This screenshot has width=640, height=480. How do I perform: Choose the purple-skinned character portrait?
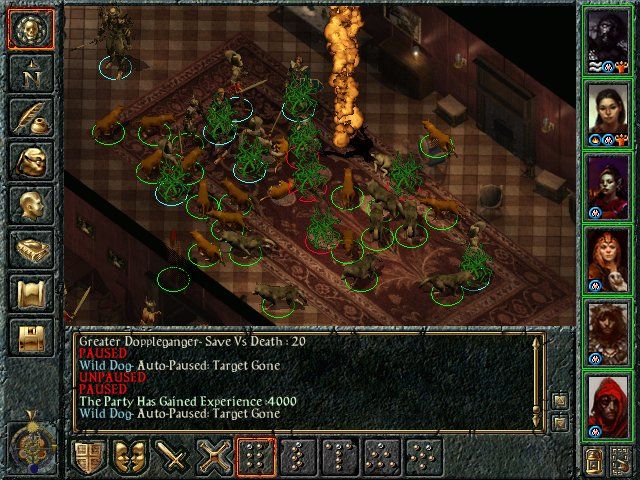pyautogui.click(x=610, y=183)
